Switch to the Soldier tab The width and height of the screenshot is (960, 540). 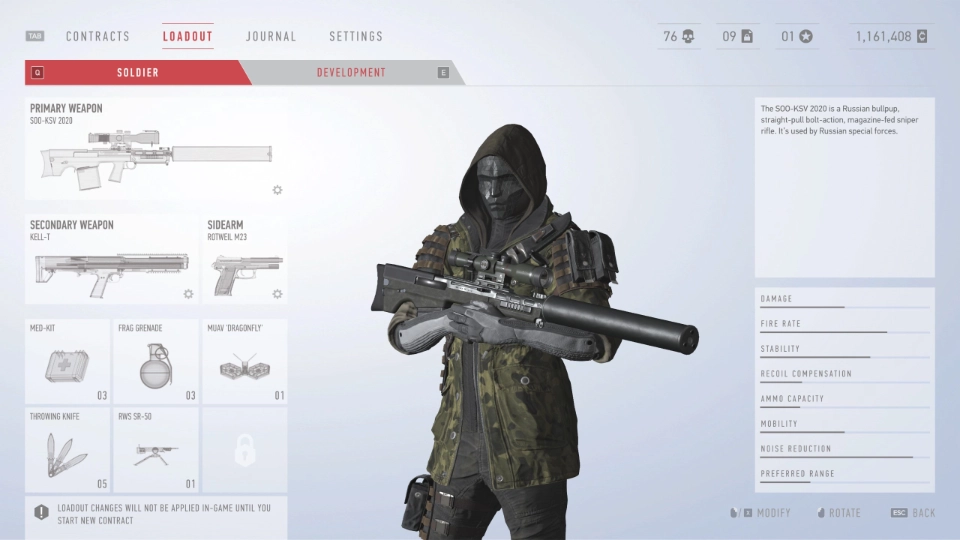point(138,73)
